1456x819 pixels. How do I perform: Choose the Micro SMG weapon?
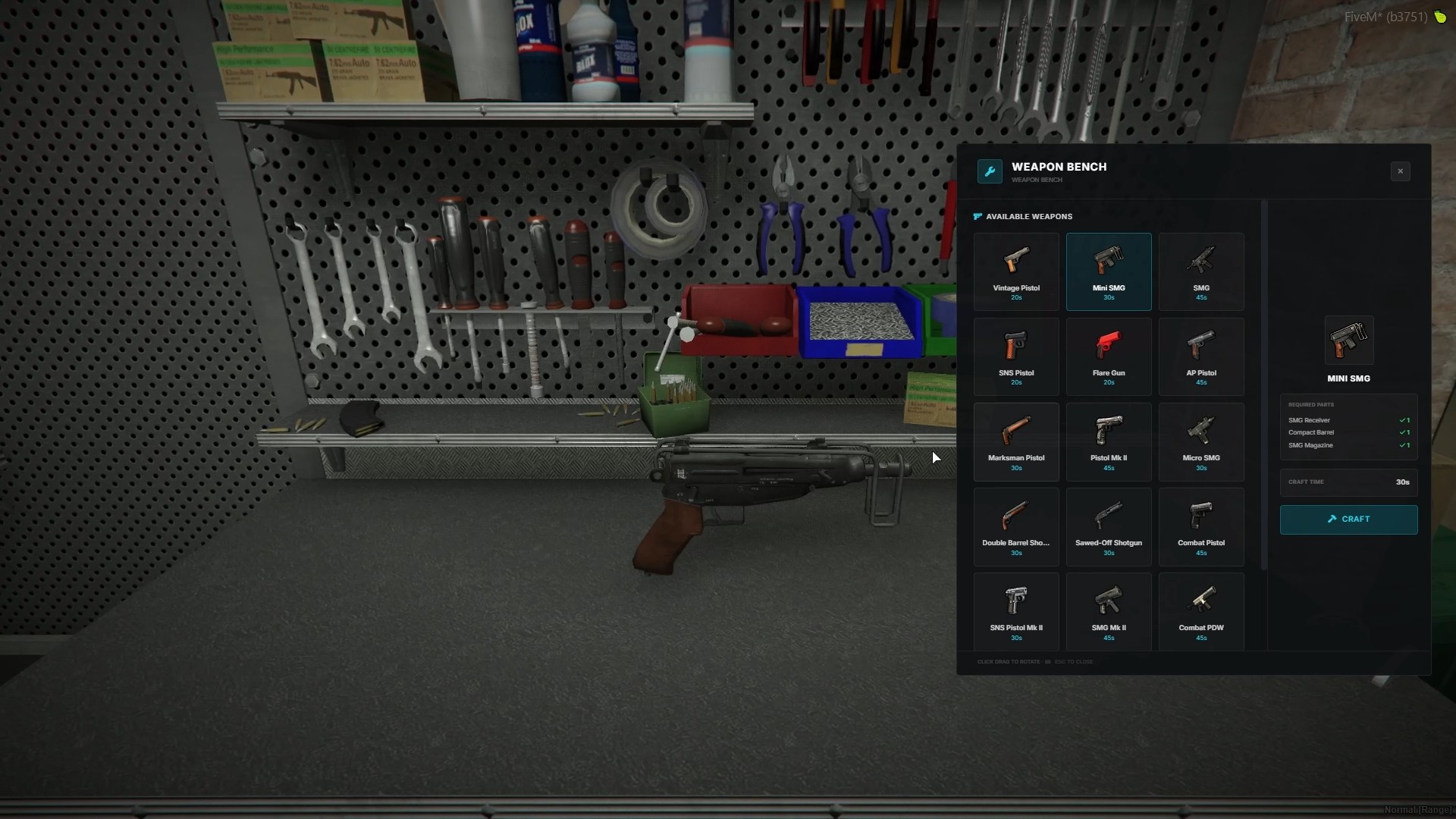click(1201, 441)
